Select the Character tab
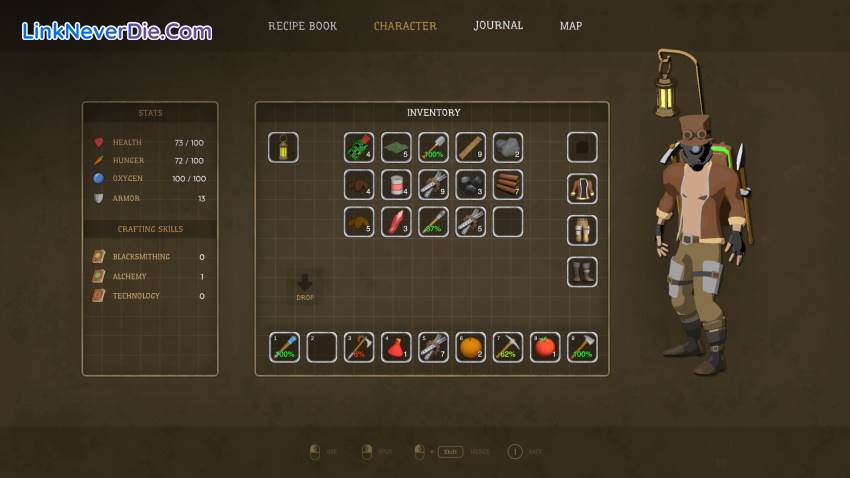The height and width of the screenshot is (478, 850). pyautogui.click(x=405, y=26)
